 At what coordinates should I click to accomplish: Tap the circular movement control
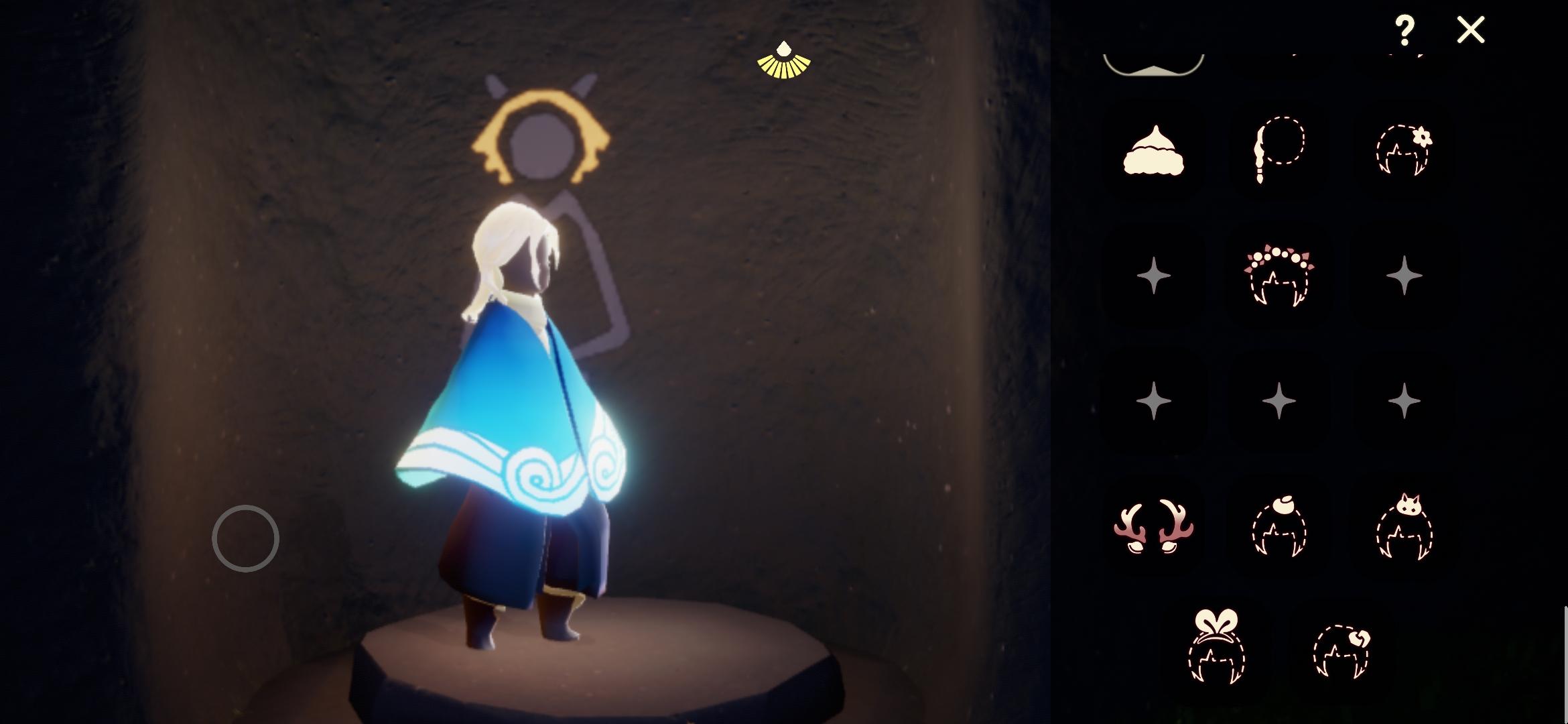(x=246, y=538)
